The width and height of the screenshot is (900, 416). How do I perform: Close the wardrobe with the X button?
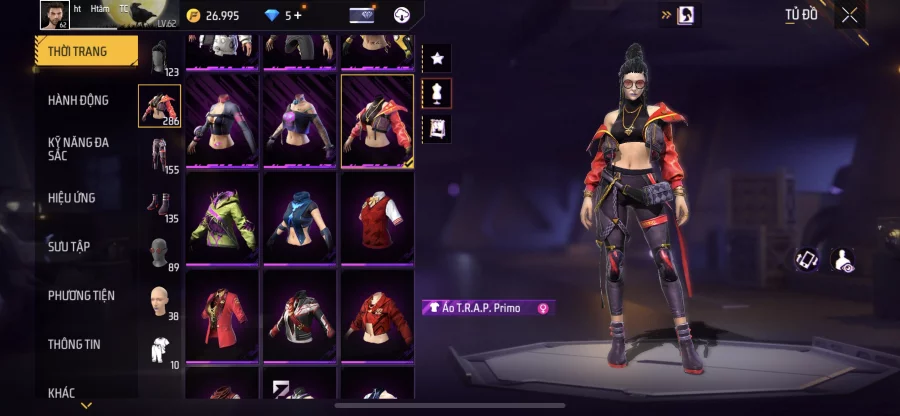point(849,15)
